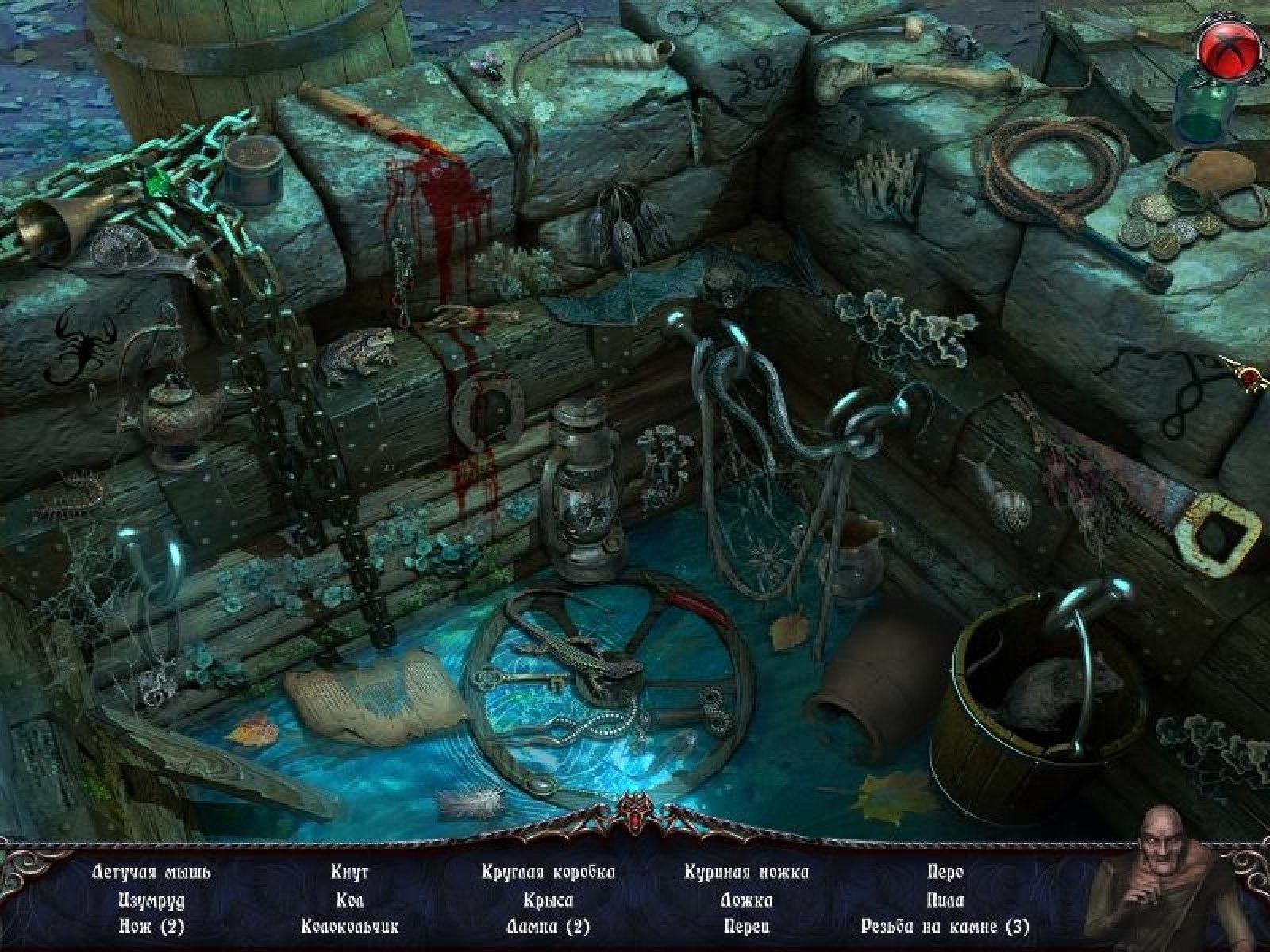Screen dimensions: 1270x952
Task: Choose the 'Нож (2)' list entry
Action: (x=152, y=926)
